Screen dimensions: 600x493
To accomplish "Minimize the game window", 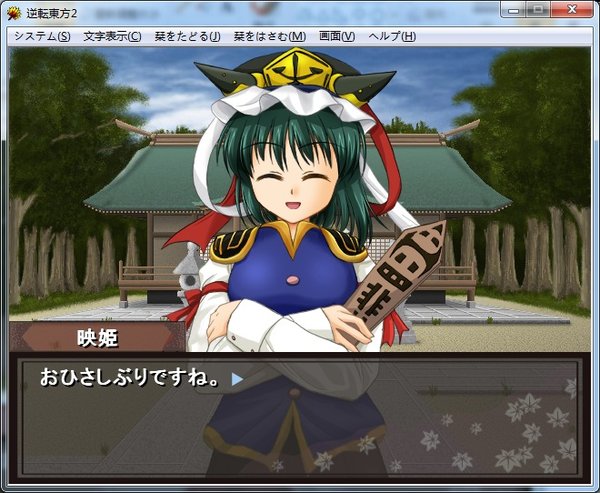I will tap(514, 10).
